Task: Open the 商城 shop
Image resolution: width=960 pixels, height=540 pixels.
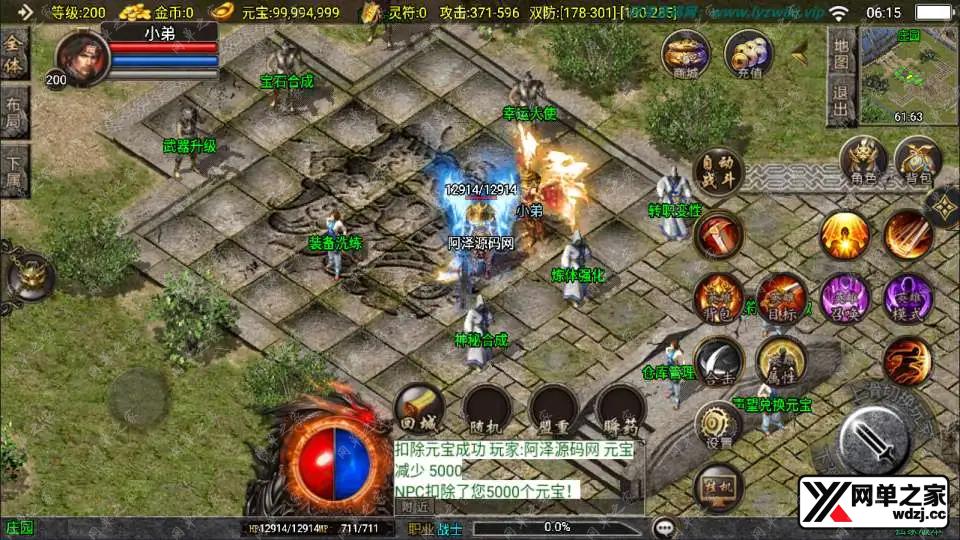Action: (x=686, y=54)
